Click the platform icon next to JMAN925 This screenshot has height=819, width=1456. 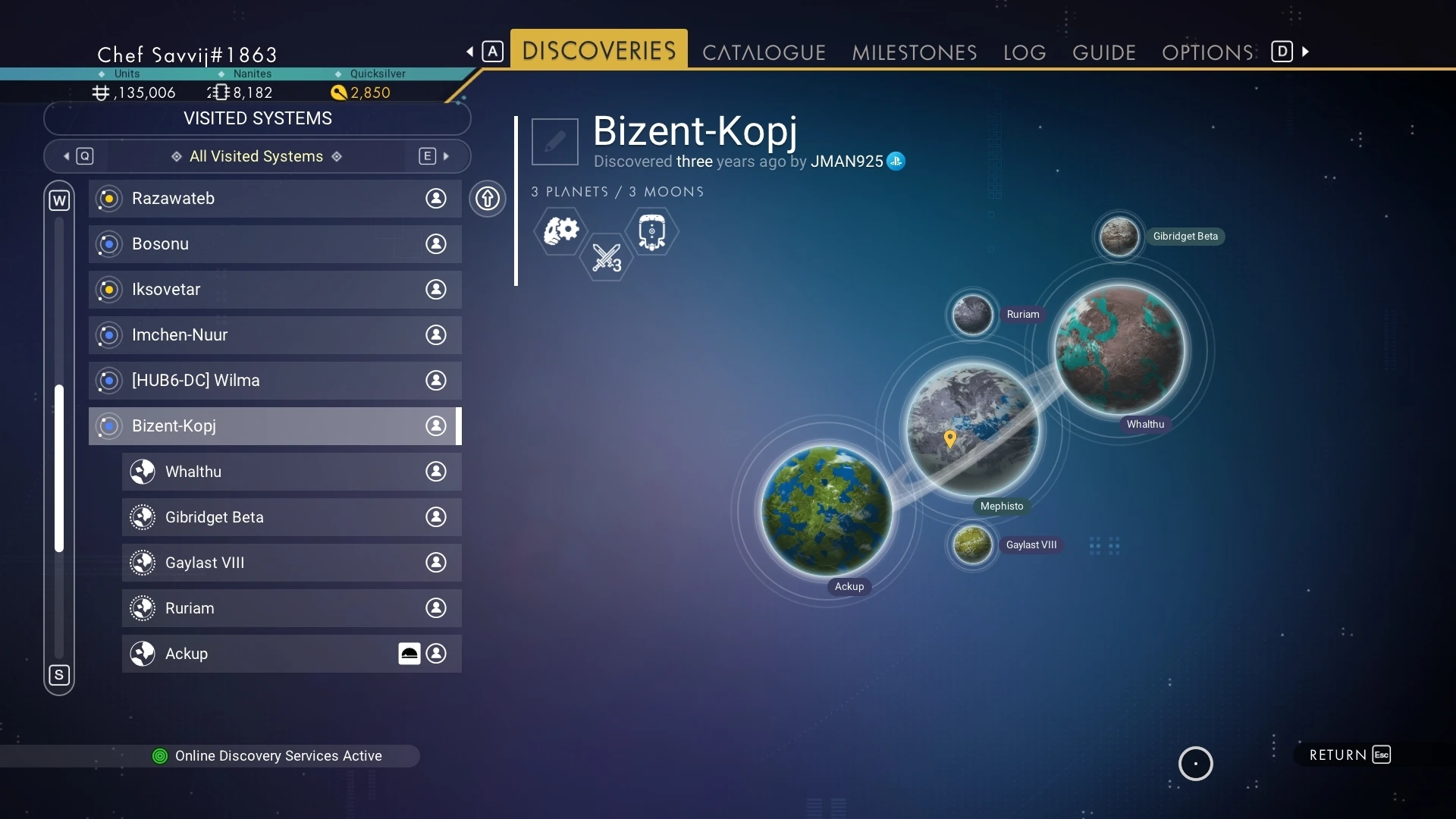click(896, 161)
